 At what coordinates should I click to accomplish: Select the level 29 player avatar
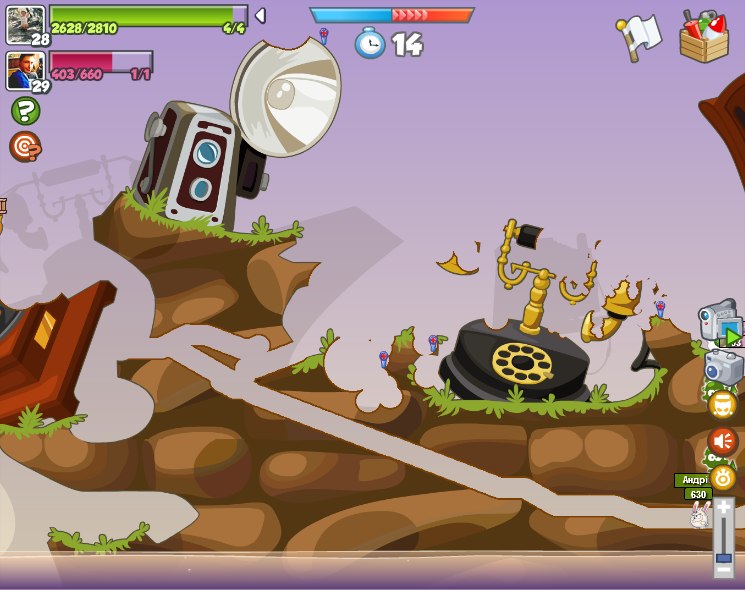[25, 71]
